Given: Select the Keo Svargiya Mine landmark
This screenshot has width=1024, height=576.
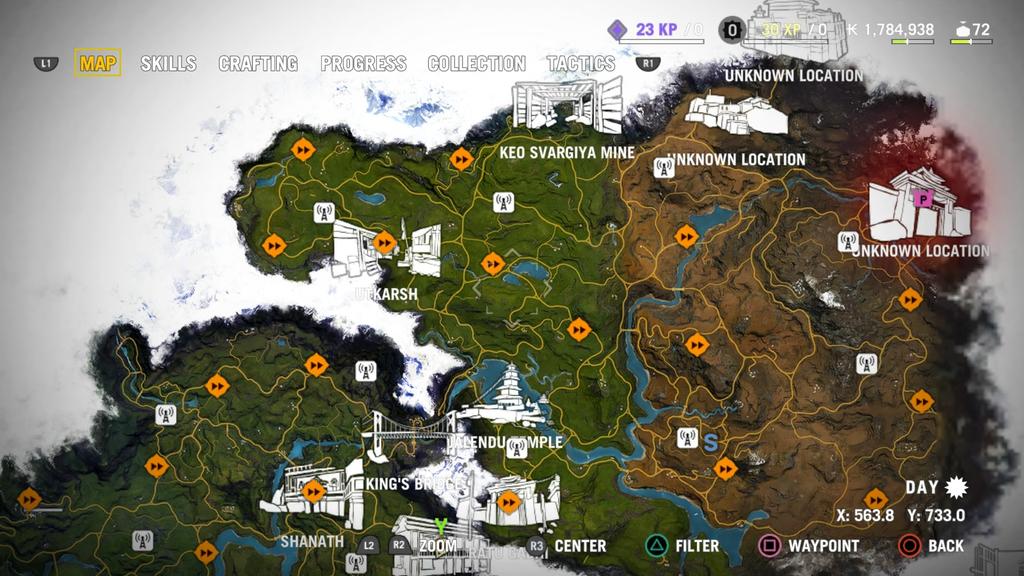Looking at the screenshot, I should [566, 105].
